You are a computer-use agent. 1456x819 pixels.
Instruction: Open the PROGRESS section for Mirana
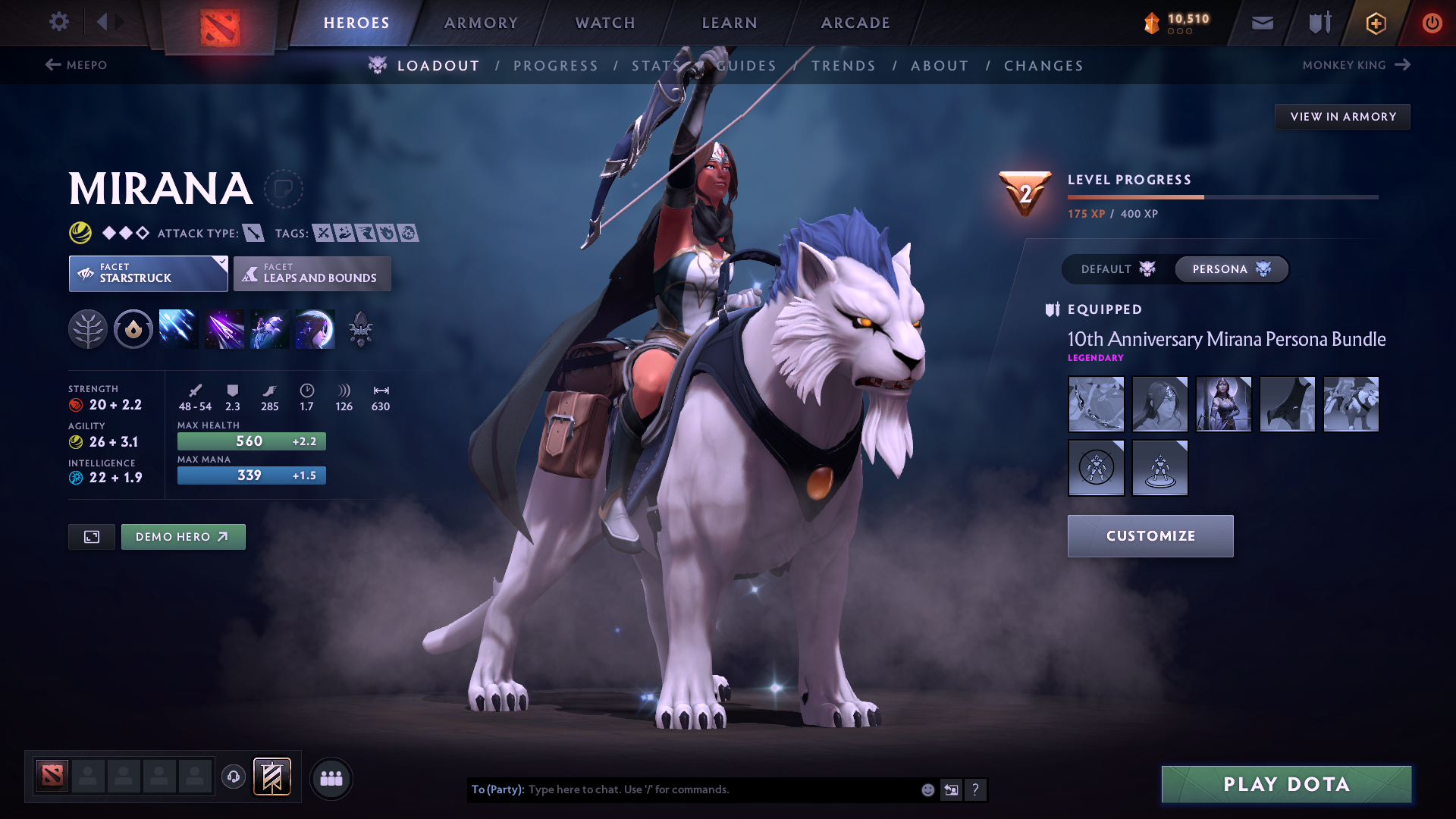pyautogui.click(x=556, y=65)
